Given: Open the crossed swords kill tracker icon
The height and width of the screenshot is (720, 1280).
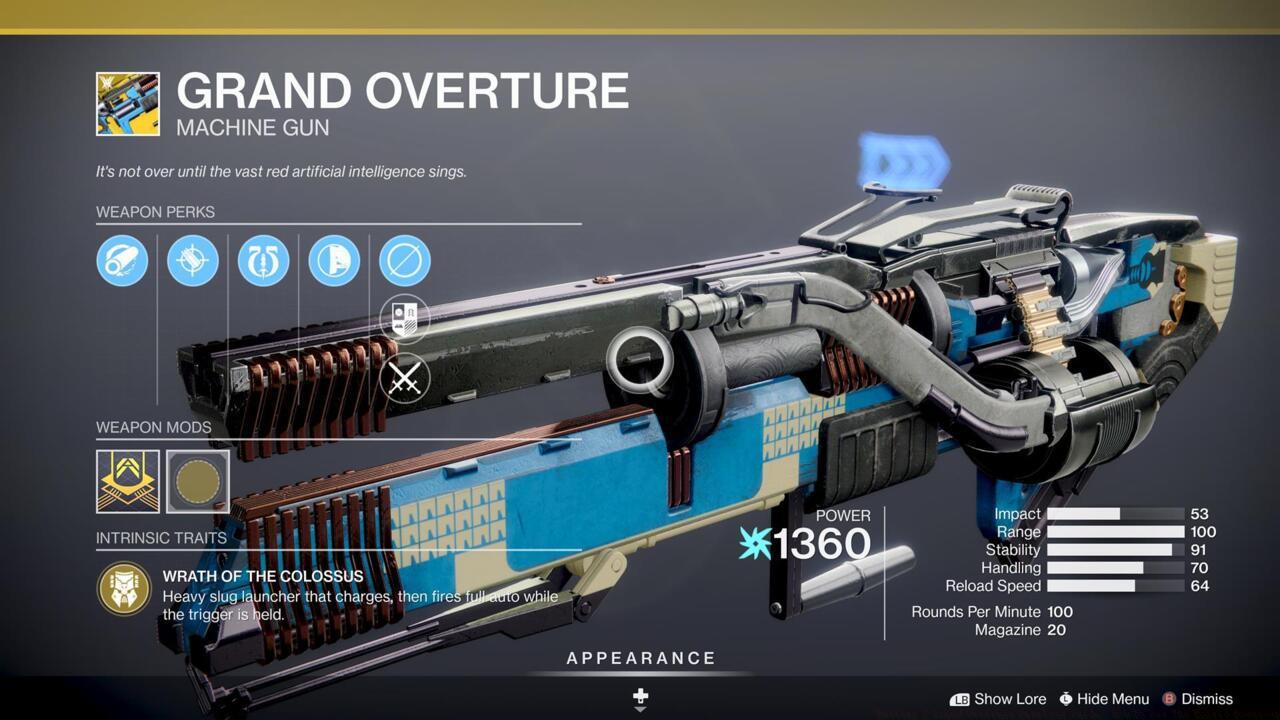Looking at the screenshot, I should 405,377.
